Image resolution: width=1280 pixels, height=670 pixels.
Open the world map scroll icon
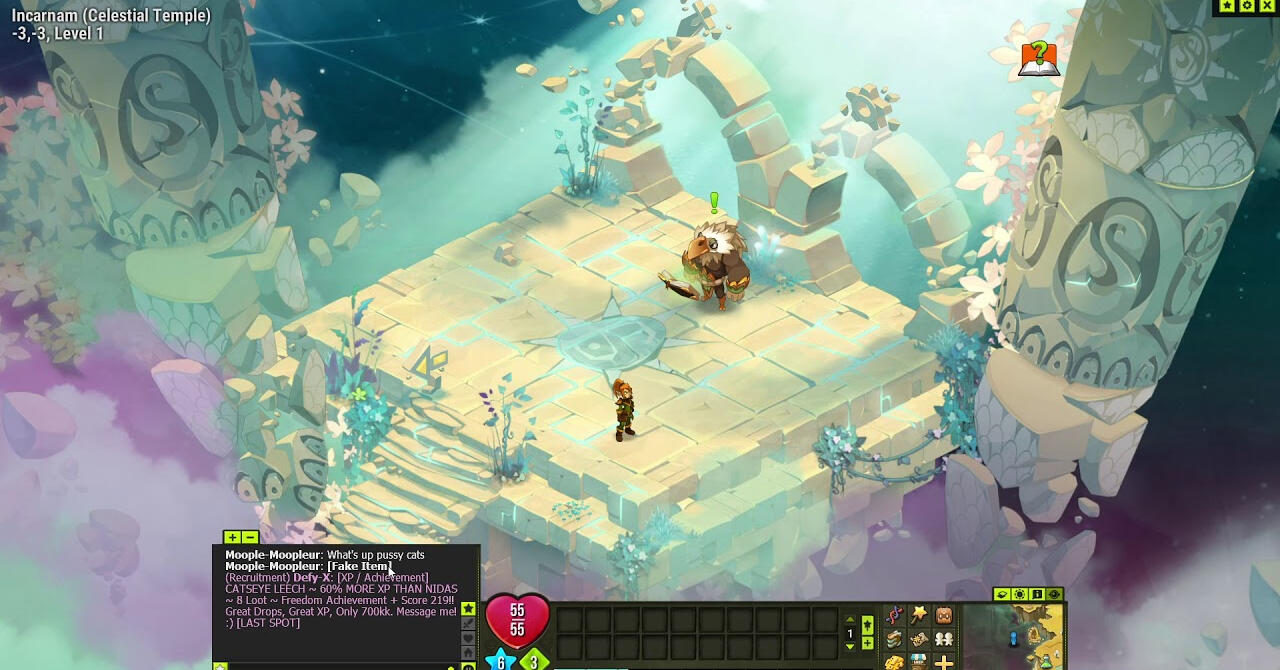tap(919, 639)
